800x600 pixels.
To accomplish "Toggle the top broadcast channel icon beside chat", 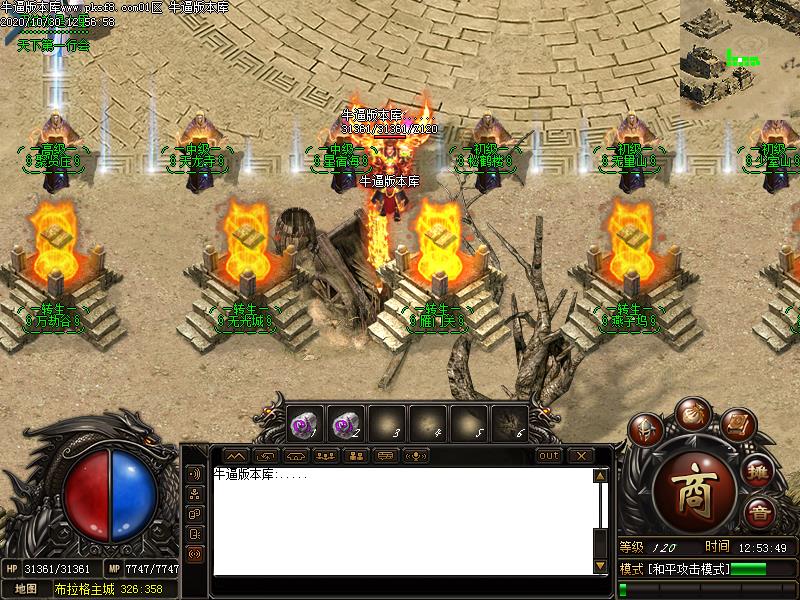I will pos(194,473).
